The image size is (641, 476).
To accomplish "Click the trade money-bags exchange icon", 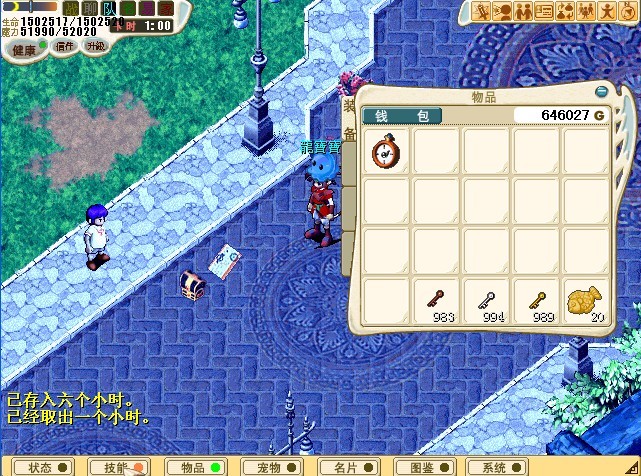I will click(x=566, y=12).
